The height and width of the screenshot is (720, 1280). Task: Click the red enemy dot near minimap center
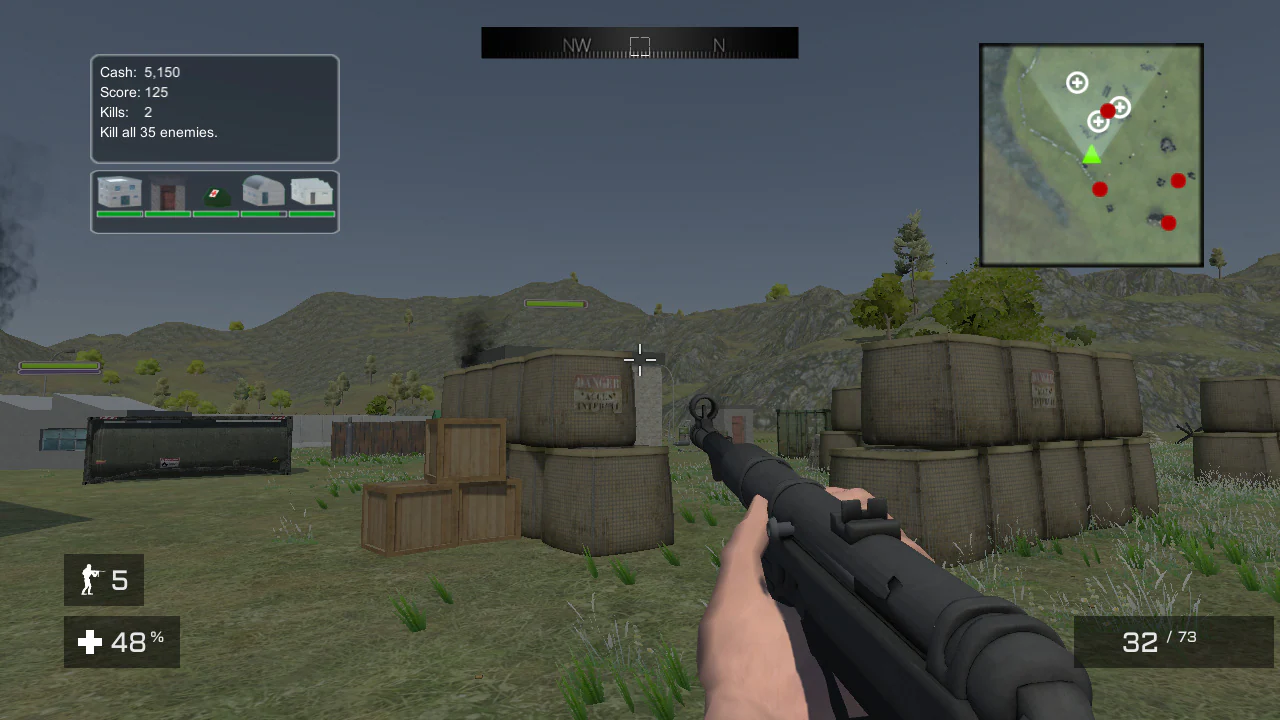pos(1107,112)
